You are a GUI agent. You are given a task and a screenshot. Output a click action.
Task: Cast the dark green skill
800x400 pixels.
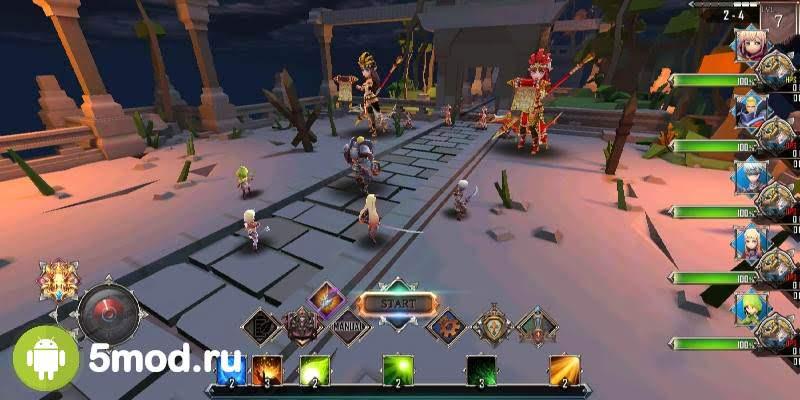pos(481,371)
